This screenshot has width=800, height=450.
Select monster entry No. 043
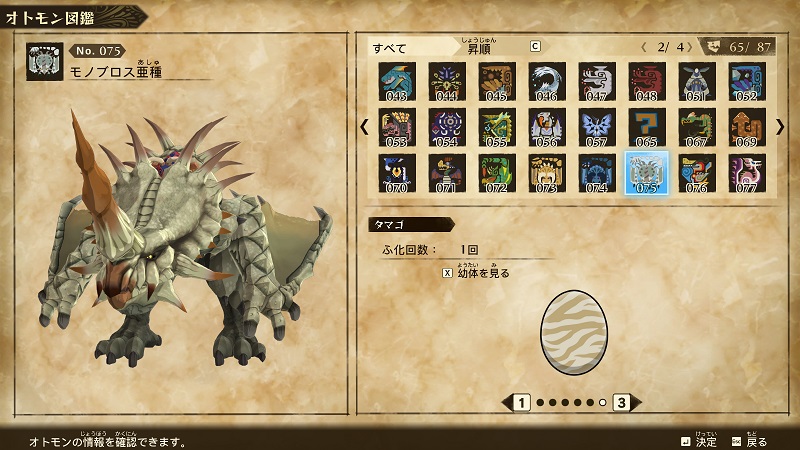point(397,82)
